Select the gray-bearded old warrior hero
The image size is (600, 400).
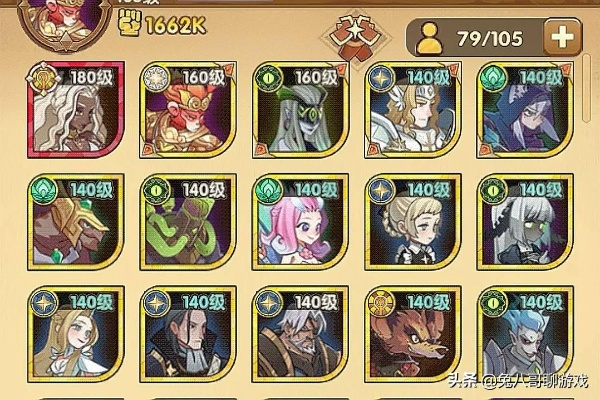pos(297,336)
